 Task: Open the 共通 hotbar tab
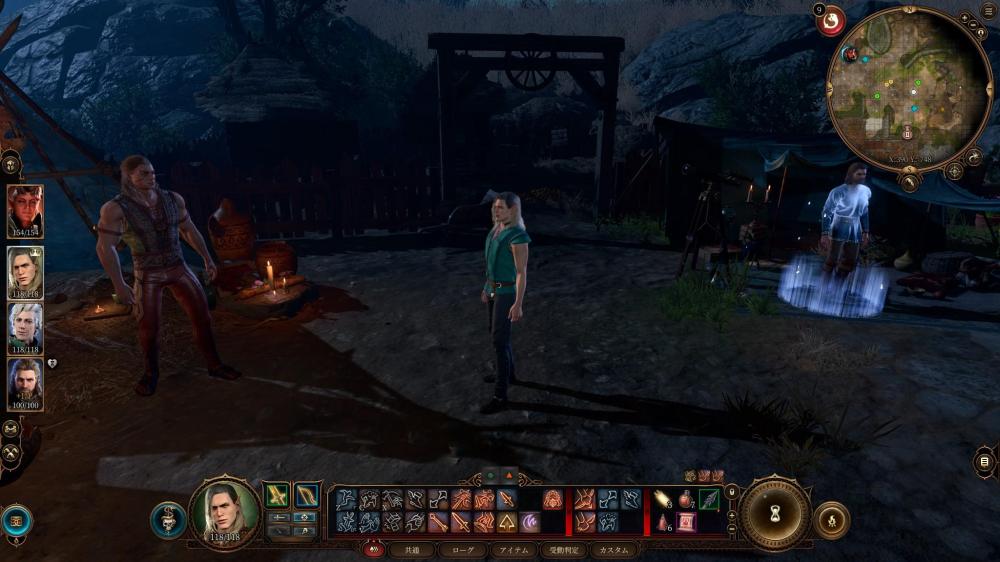412,550
